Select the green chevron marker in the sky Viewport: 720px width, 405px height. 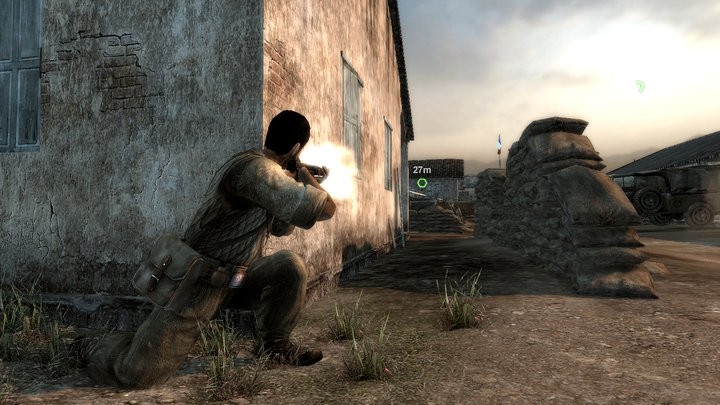640,86
